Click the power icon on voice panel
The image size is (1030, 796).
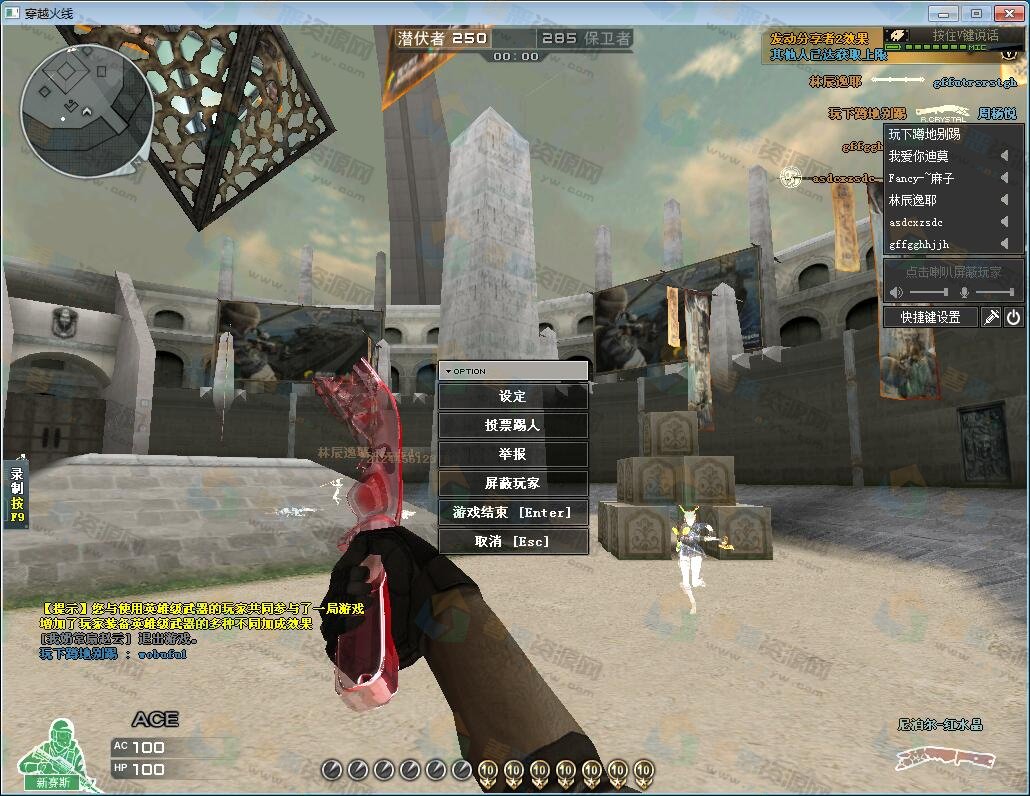[x=1013, y=317]
